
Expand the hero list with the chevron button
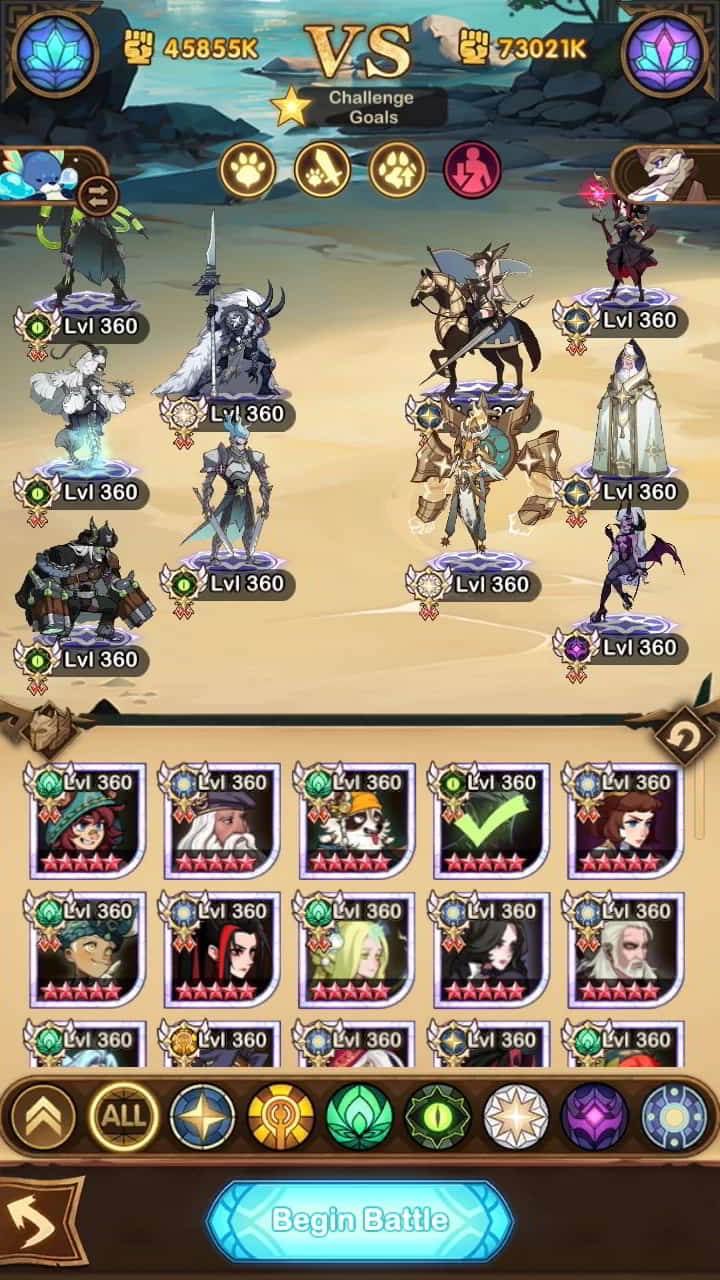pos(42,1116)
